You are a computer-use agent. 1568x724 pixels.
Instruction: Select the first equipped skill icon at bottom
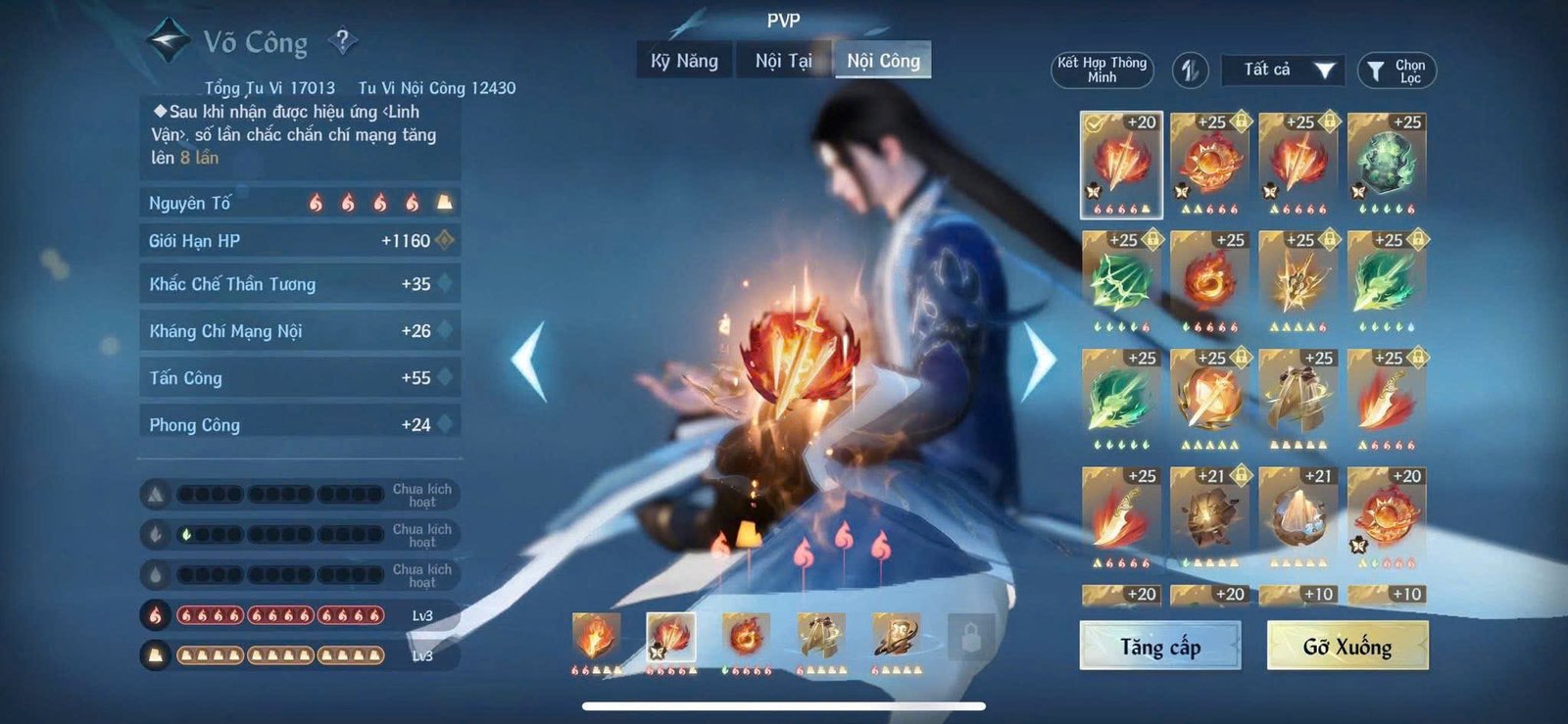(596, 638)
